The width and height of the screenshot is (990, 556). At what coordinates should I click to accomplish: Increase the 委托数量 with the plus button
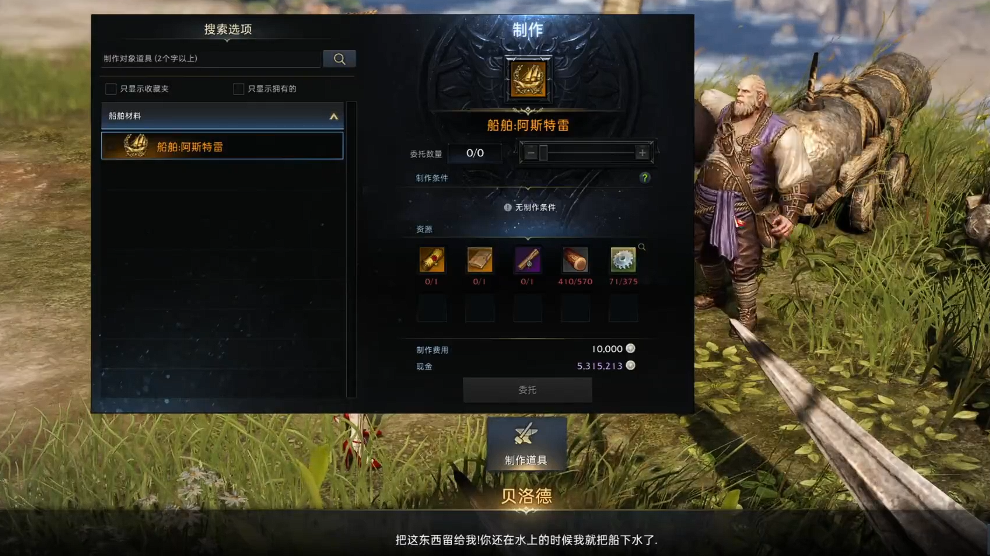642,153
